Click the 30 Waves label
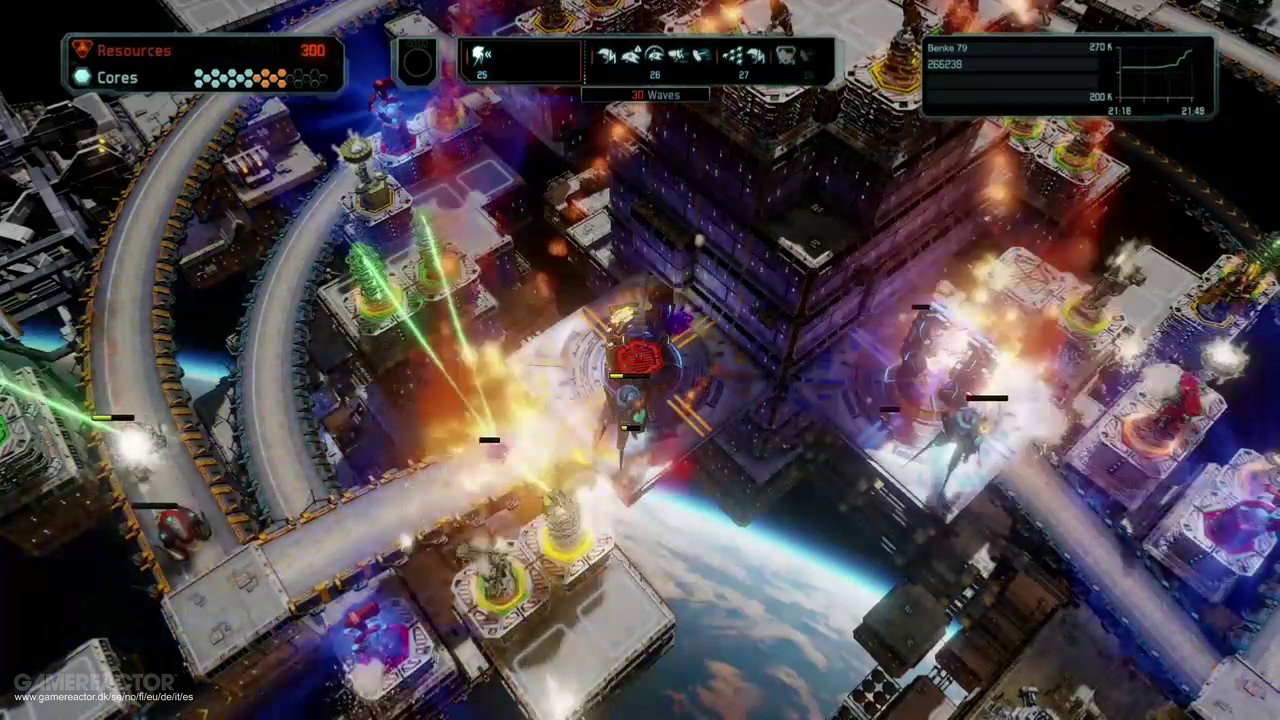Image resolution: width=1280 pixels, height=720 pixels. [x=655, y=94]
